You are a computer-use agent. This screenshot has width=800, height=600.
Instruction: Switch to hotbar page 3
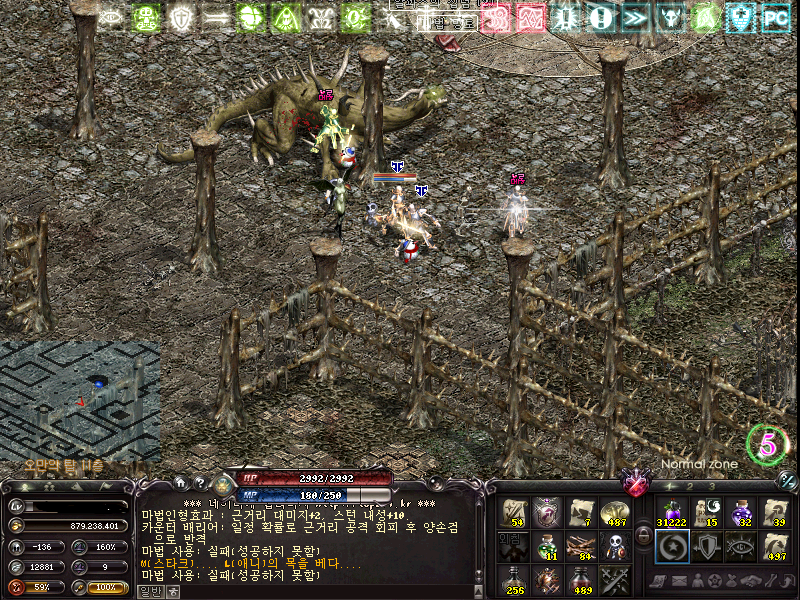click(x=711, y=486)
